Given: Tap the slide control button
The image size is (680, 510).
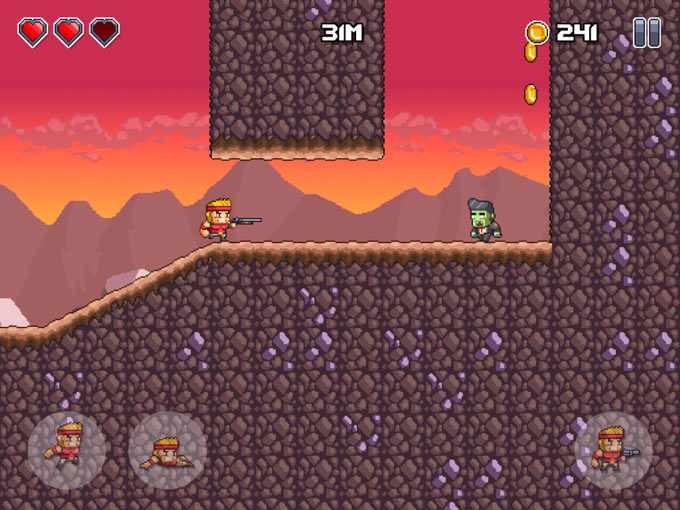Looking at the screenshot, I should [167, 450].
